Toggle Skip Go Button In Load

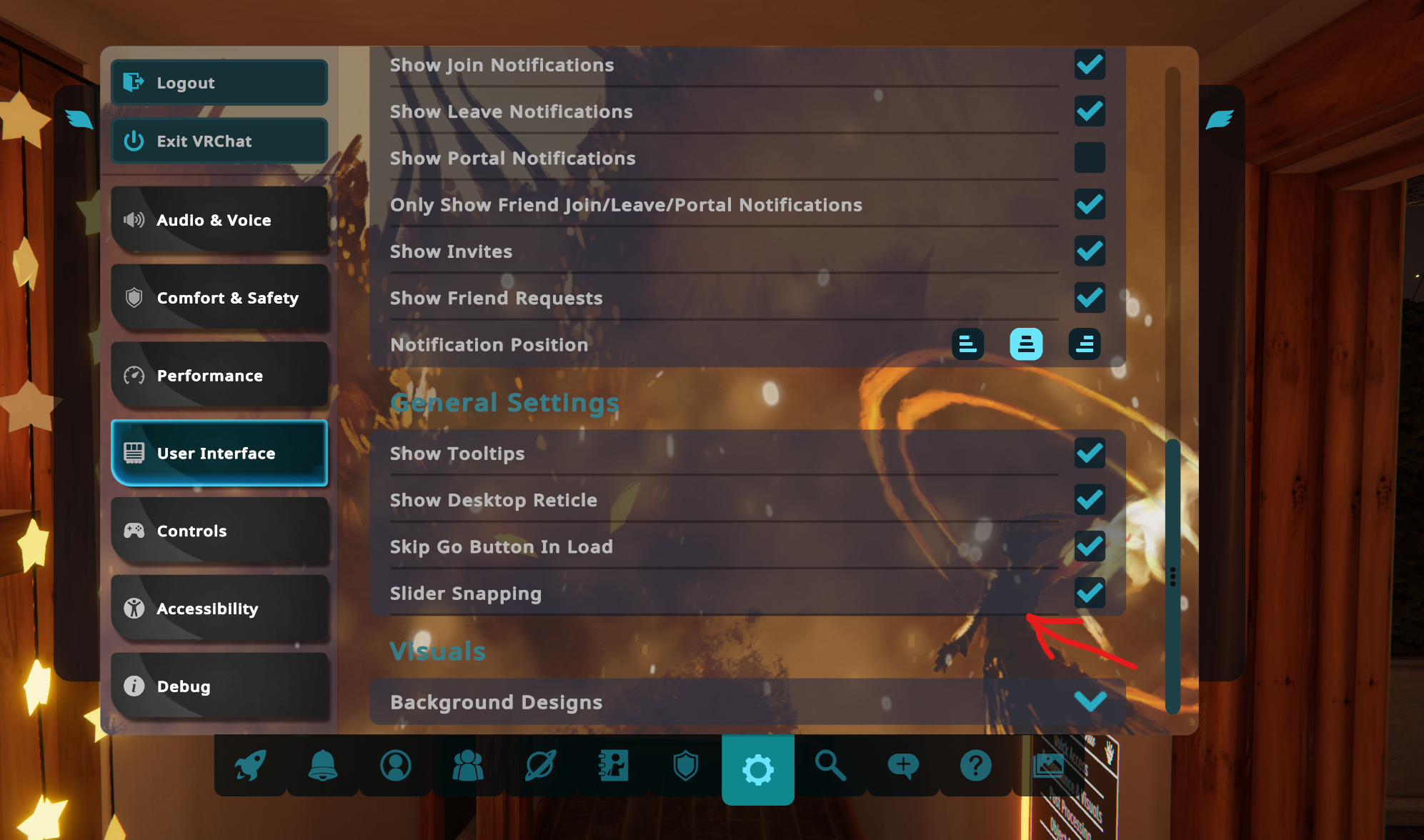pyautogui.click(x=1089, y=546)
